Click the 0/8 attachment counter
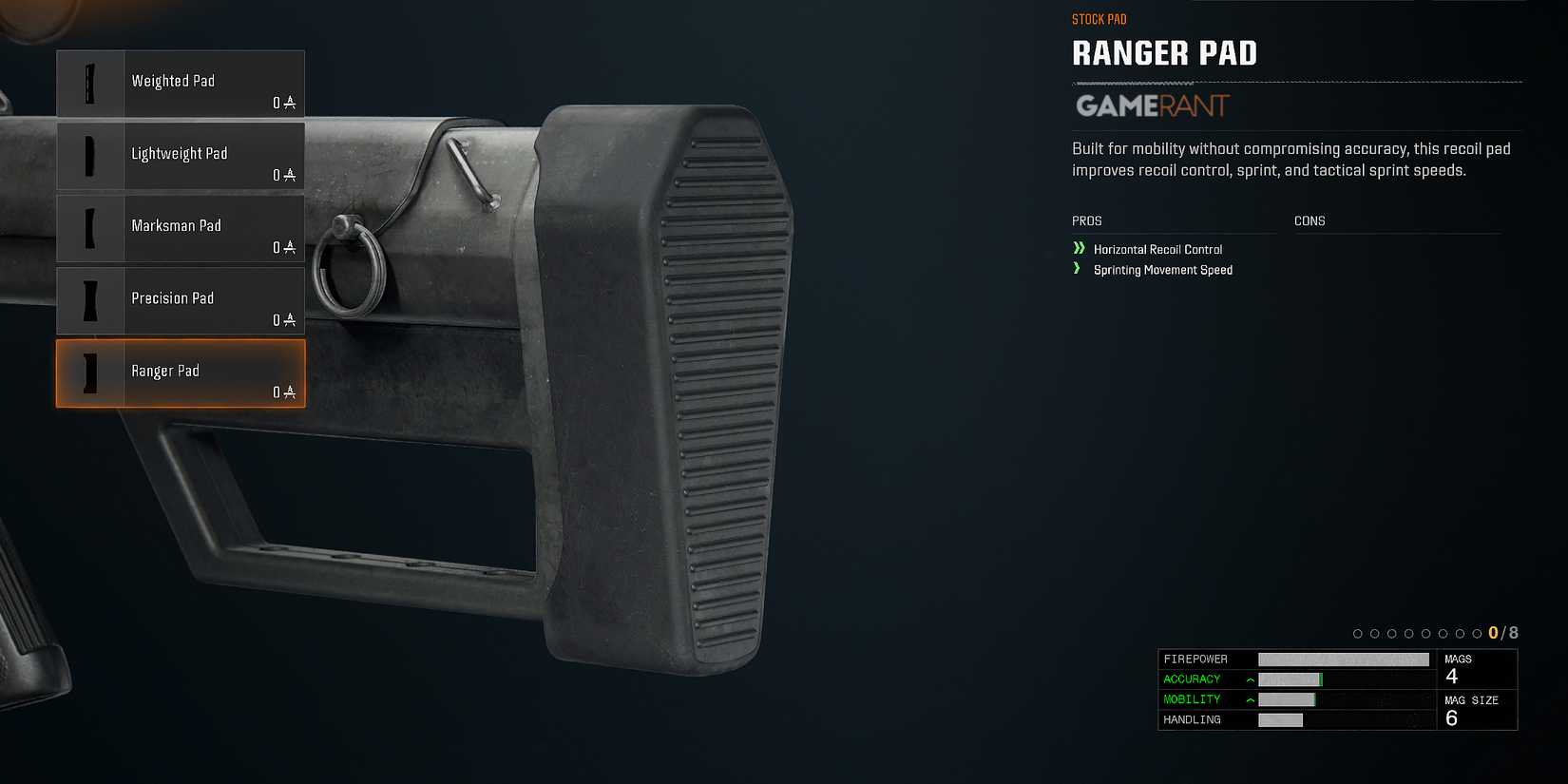The image size is (1568, 784). [1501, 631]
